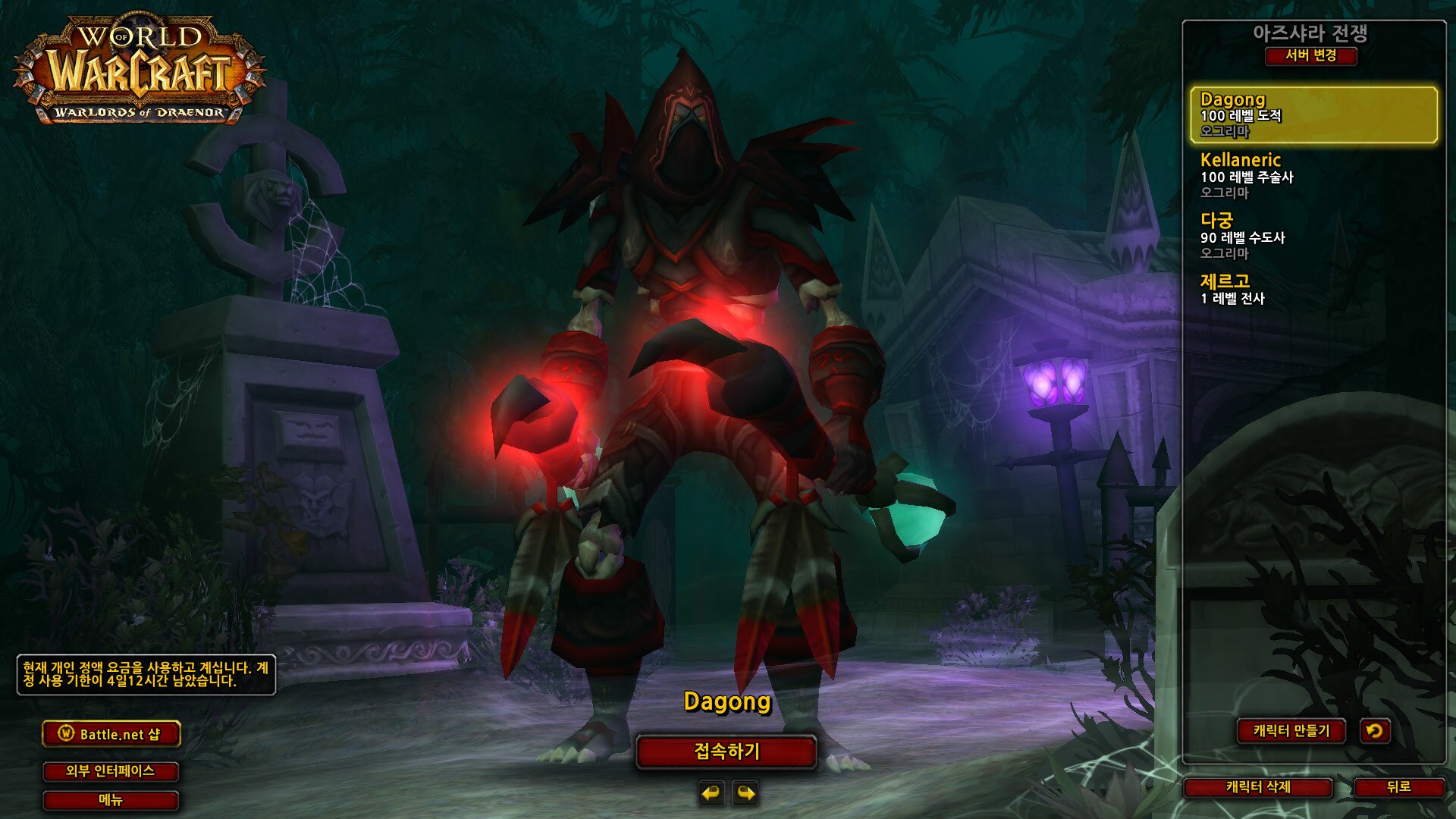
Task: Open the Battle.net 샵 shop
Action: [111, 734]
